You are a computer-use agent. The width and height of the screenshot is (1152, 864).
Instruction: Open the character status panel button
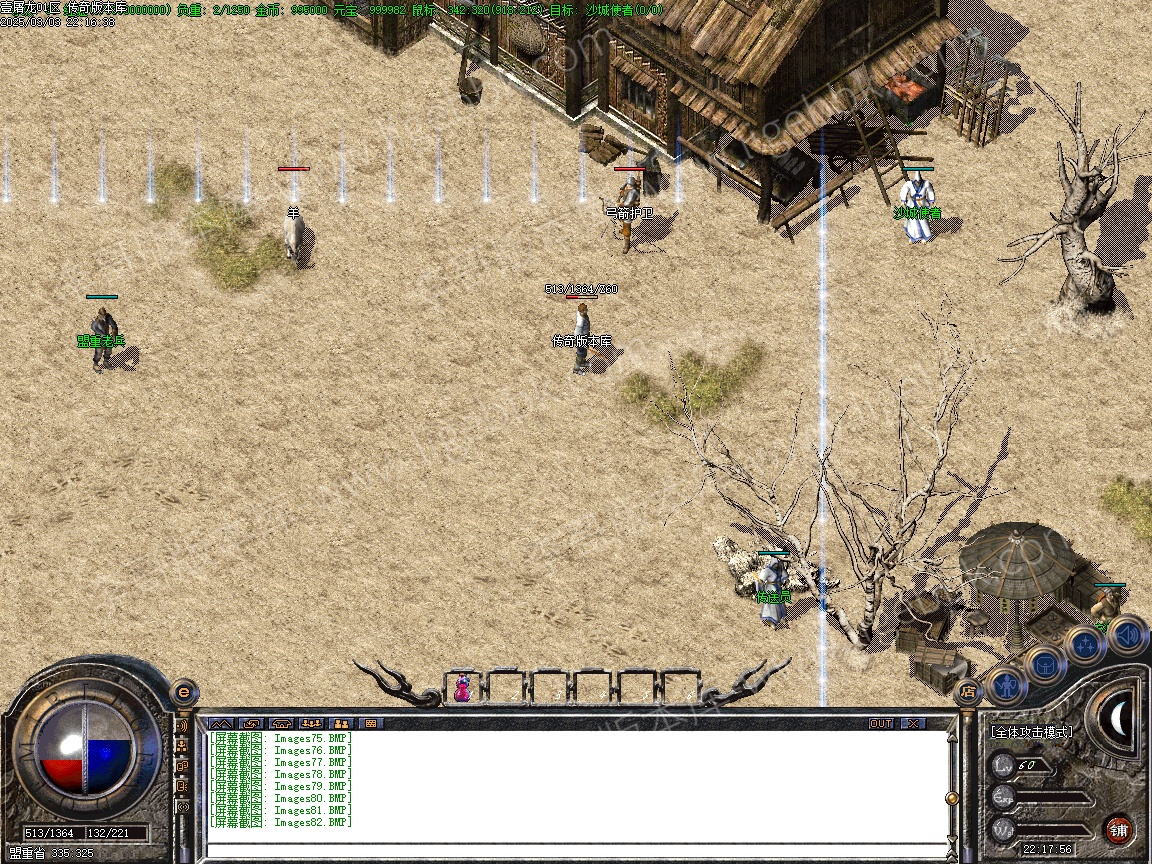[x=1006, y=685]
